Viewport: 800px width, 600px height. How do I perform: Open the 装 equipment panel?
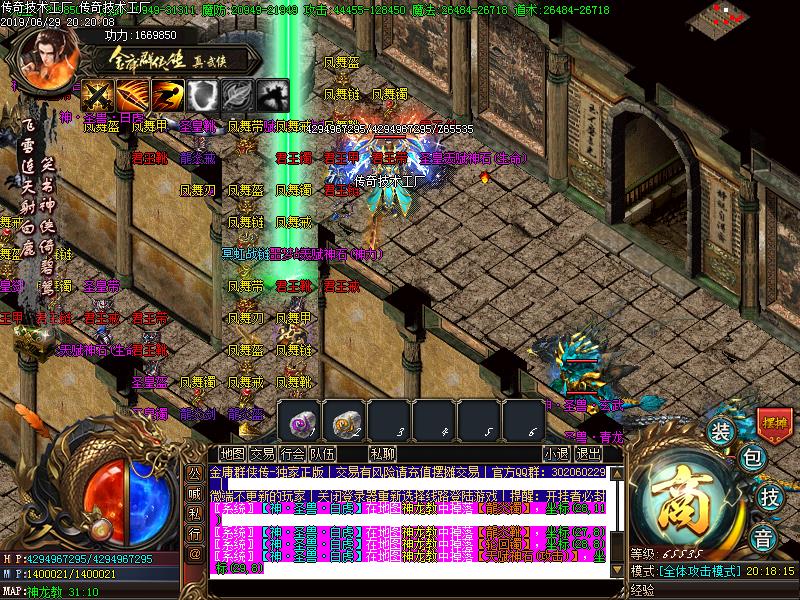[x=719, y=432]
